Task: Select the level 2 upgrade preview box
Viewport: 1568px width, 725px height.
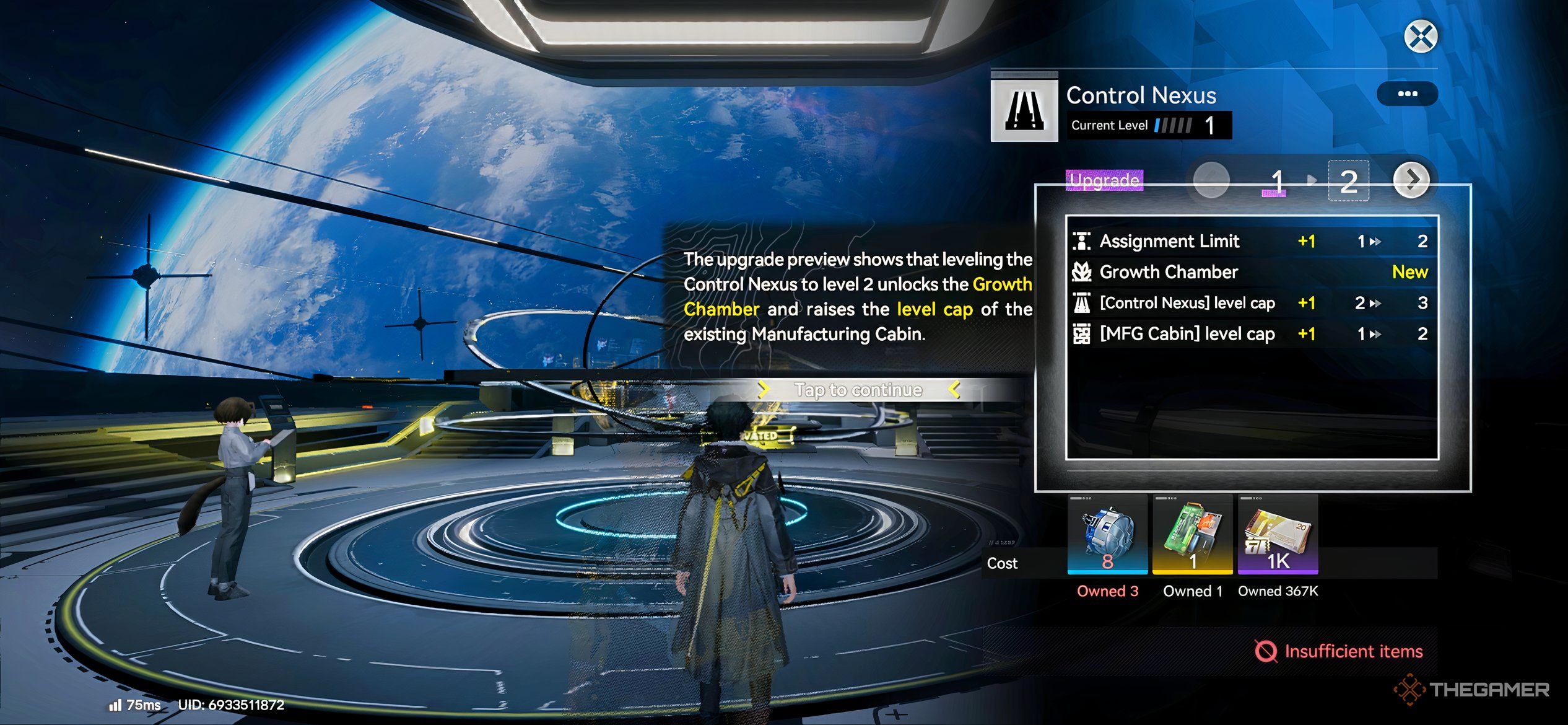Action: point(1348,181)
